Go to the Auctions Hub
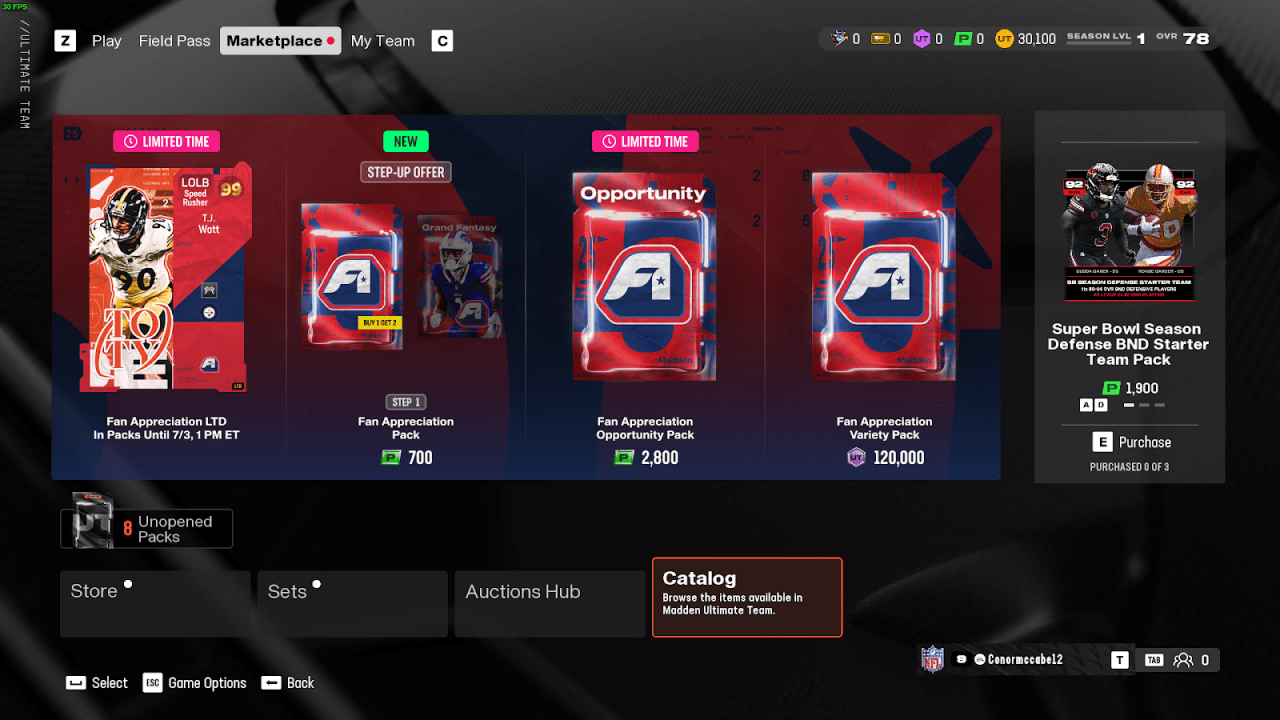The width and height of the screenshot is (1280, 720). (x=549, y=603)
